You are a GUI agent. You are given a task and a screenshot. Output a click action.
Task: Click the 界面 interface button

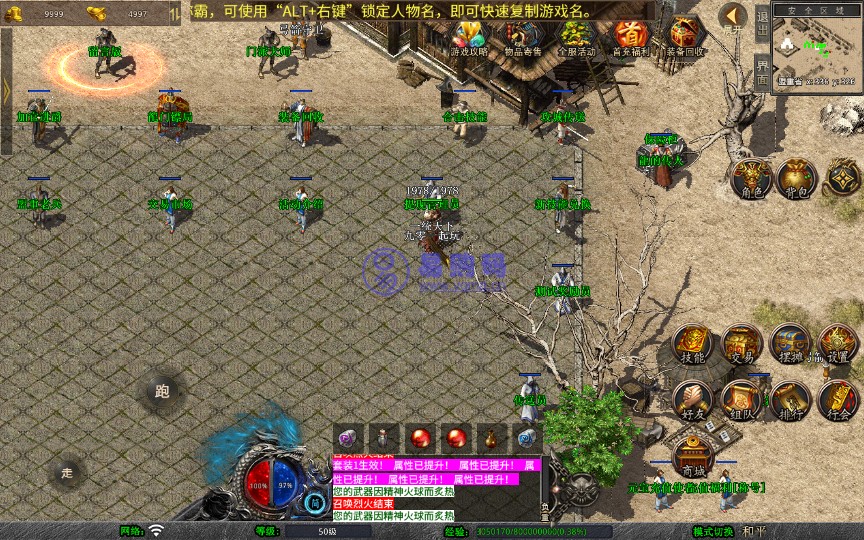pos(762,72)
